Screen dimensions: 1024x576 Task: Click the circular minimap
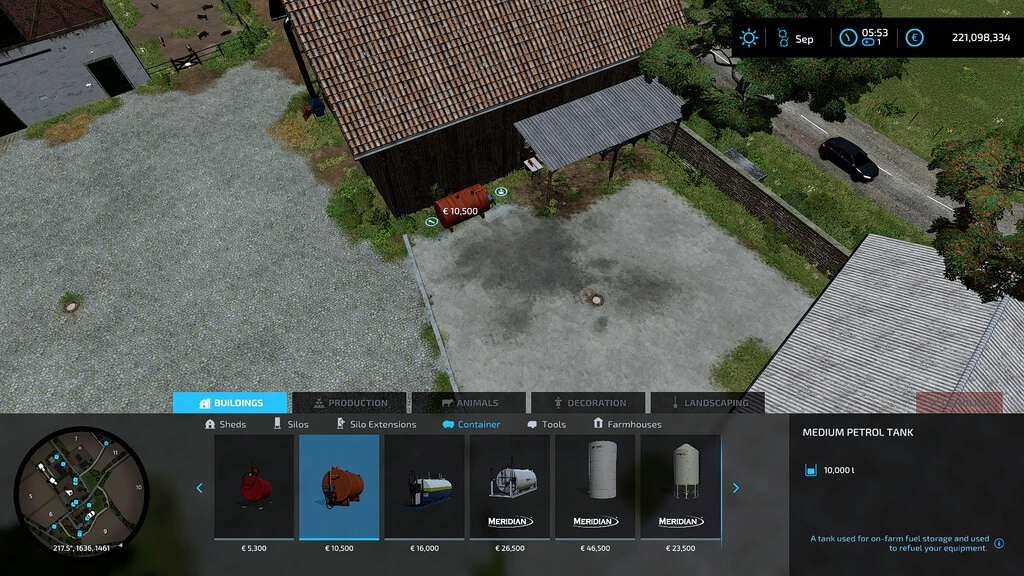pos(81,491)
